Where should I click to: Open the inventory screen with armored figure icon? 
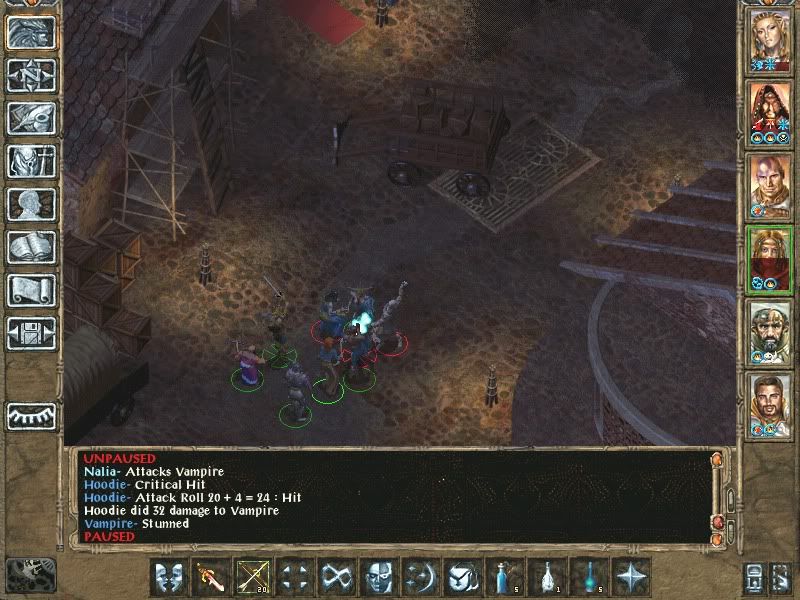coord(31,161)
